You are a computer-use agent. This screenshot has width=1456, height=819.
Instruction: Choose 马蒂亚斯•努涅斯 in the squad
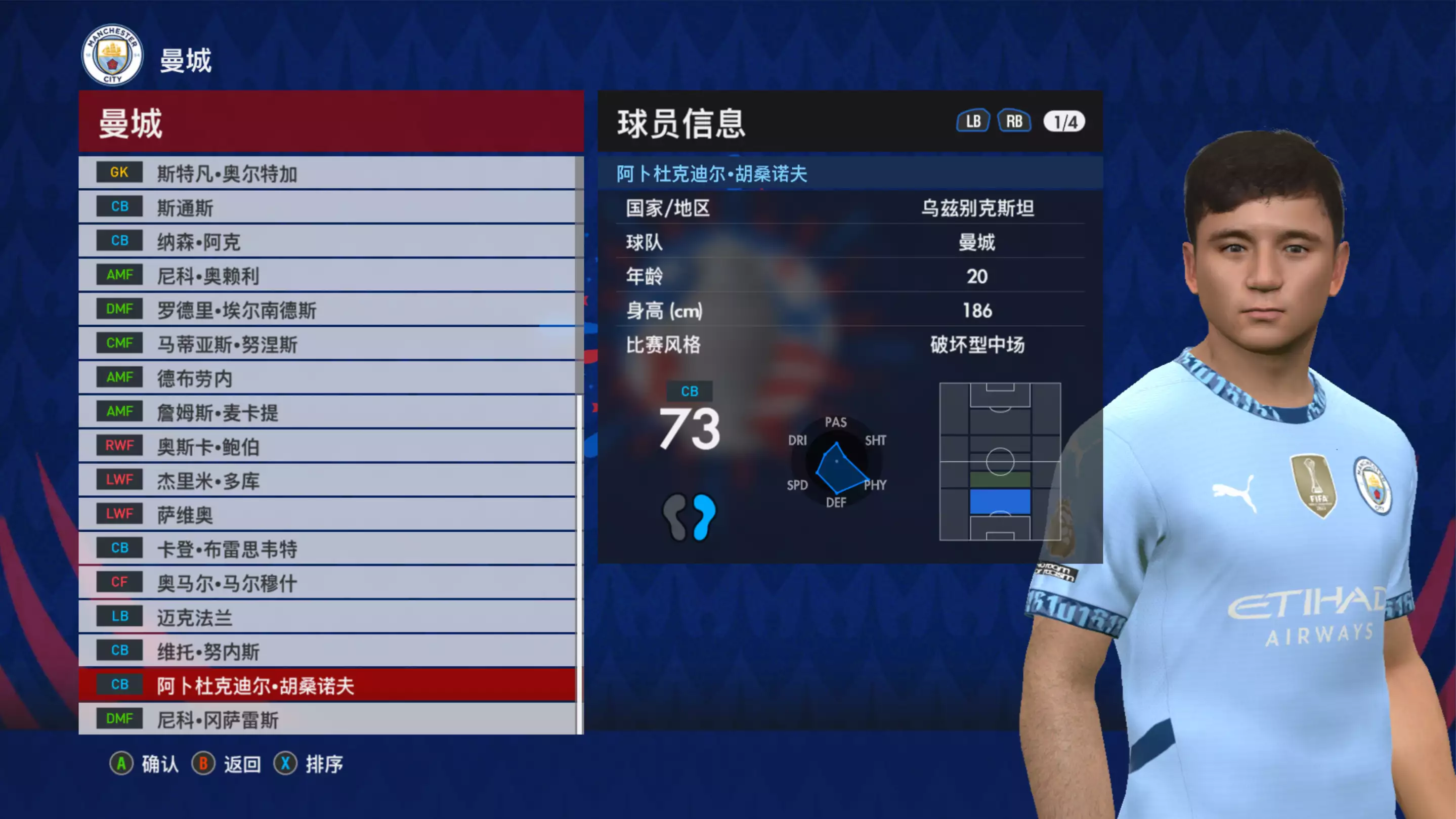click(328, 343)
